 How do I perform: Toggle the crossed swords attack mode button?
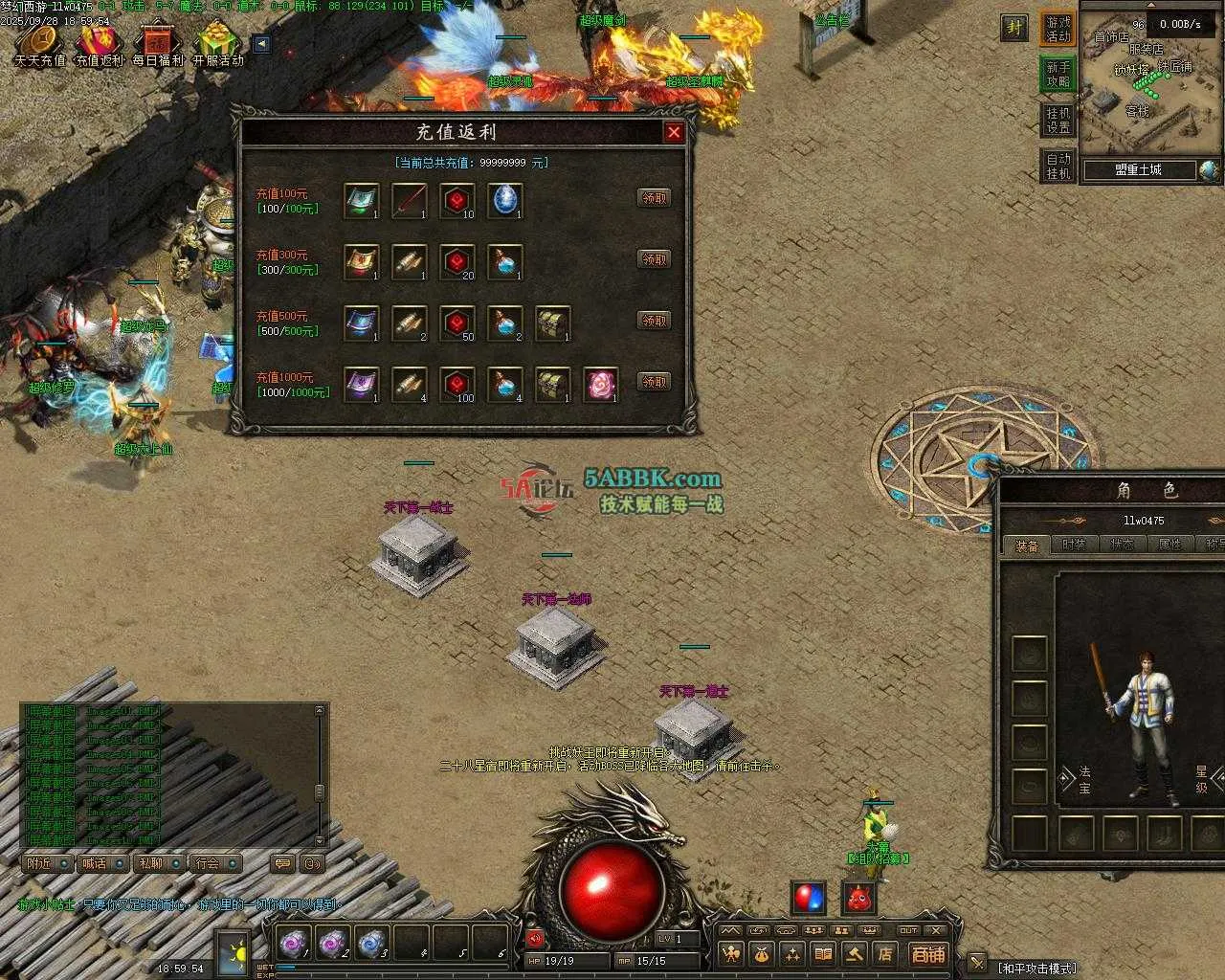point(977,963)
